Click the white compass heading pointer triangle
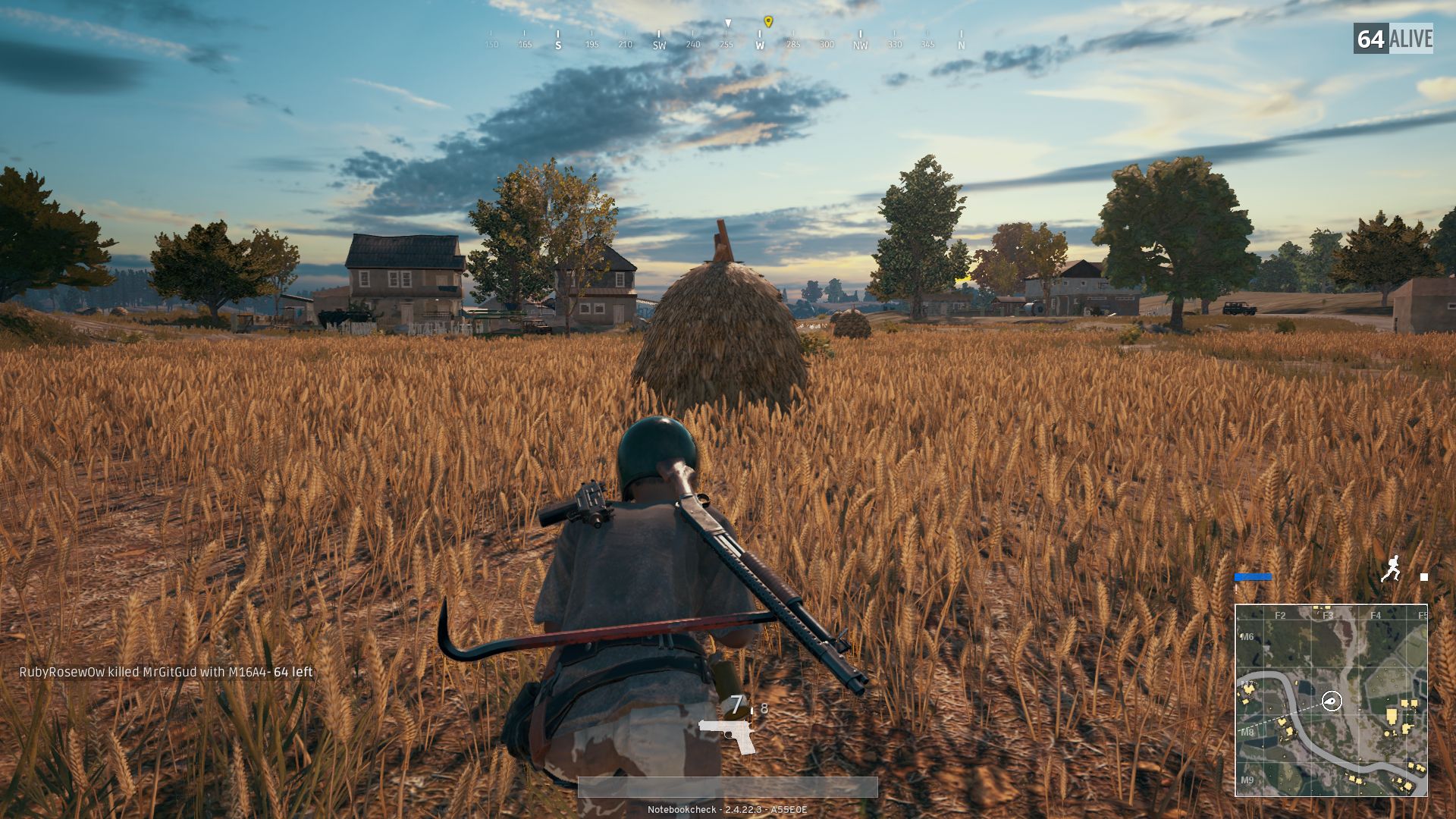This screenshot has width=1456, height=819. pyautogui.click(x=729, y=24)
